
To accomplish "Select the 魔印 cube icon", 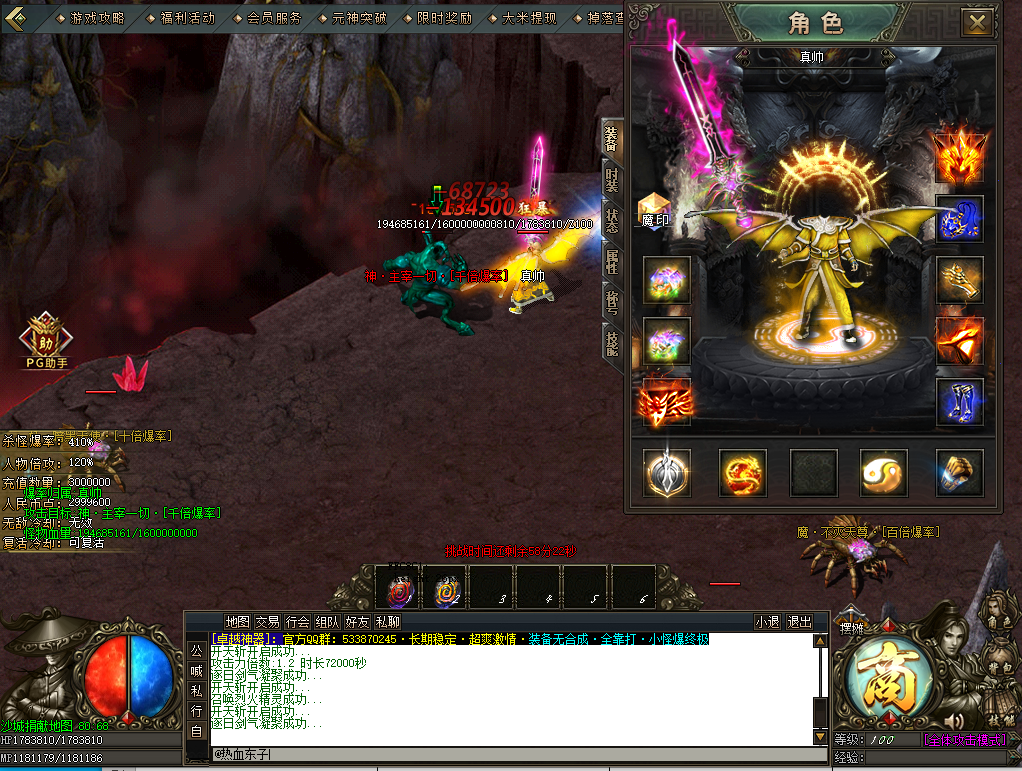I will tap(654, 209).
